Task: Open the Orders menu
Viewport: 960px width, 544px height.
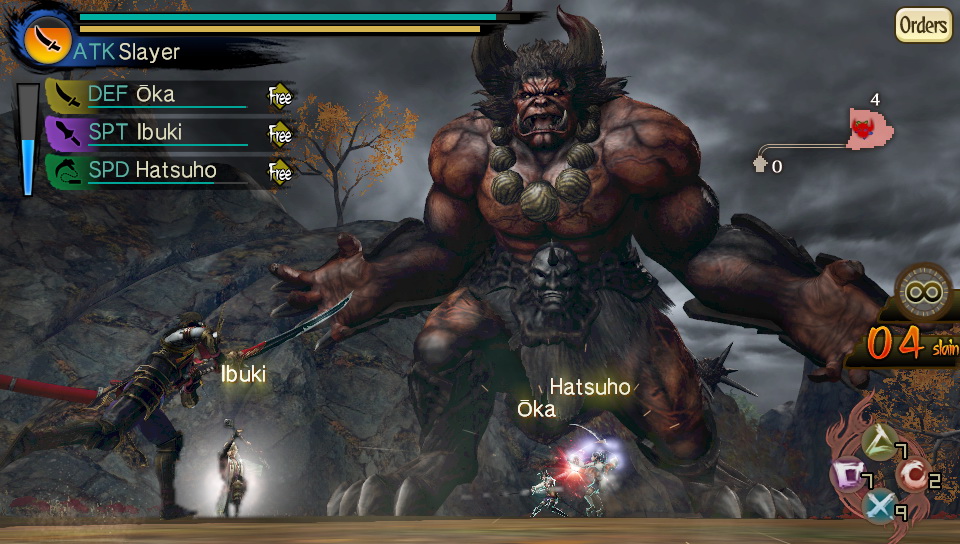Action: [x=922, y=25]
